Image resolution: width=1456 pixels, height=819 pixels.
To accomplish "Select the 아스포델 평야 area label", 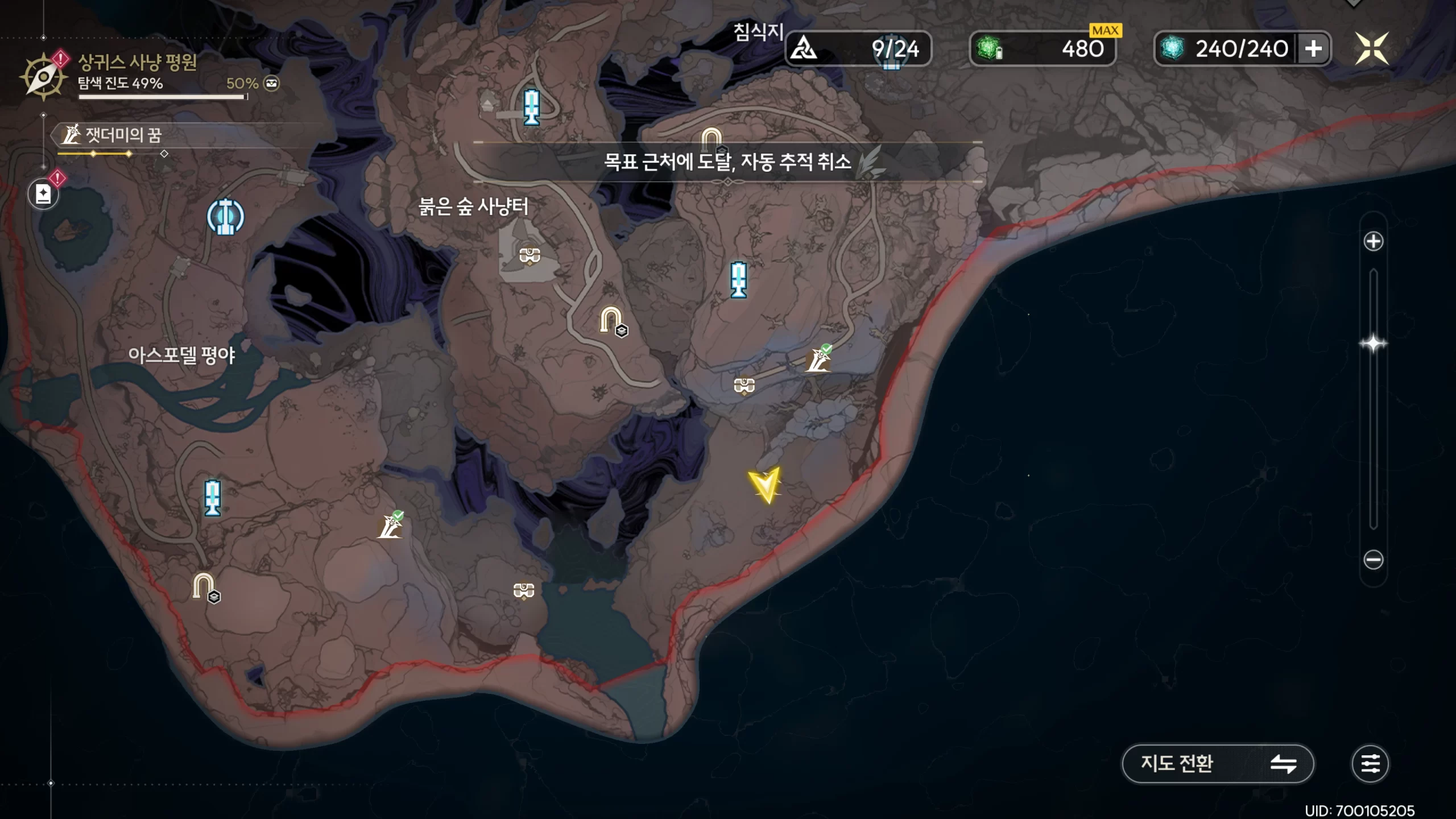I will 181,355.
